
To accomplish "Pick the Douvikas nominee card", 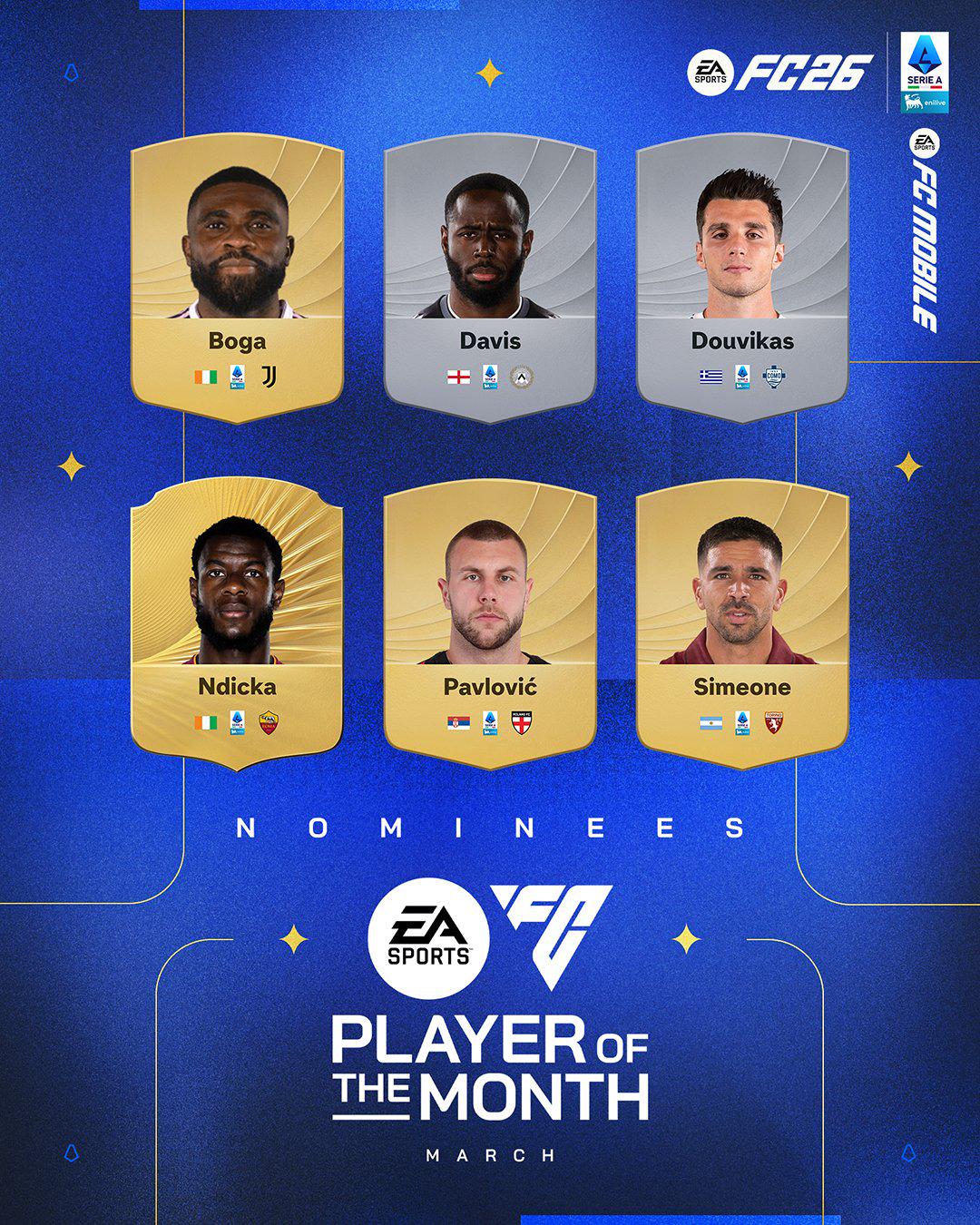I will tap(742, 277).
